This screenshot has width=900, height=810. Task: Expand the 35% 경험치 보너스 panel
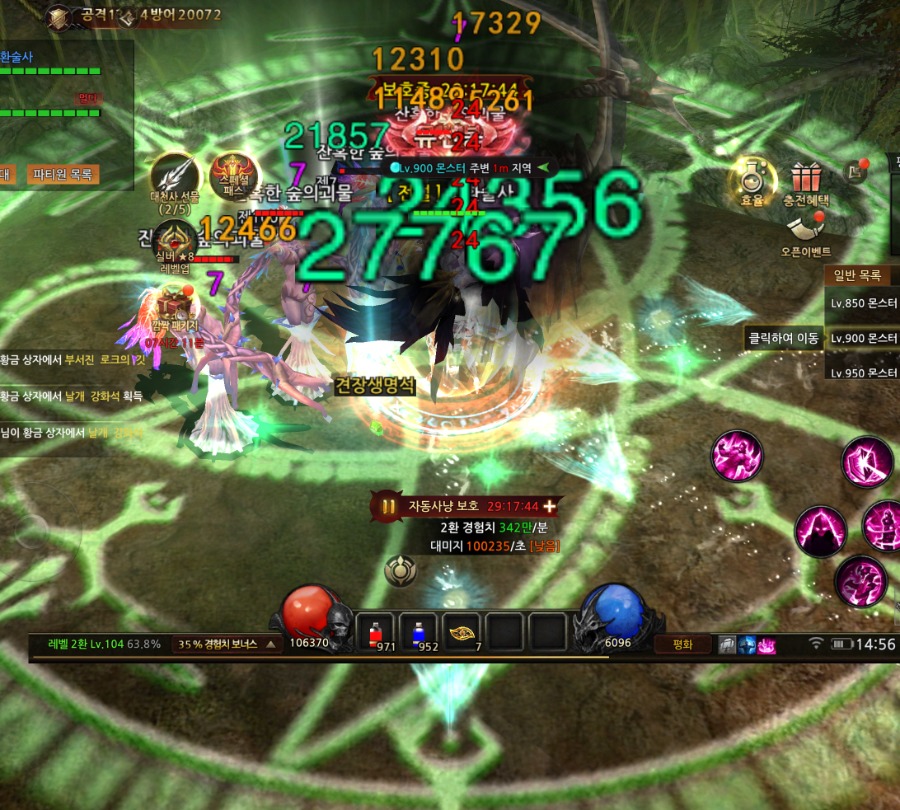[x=228, y=644]
